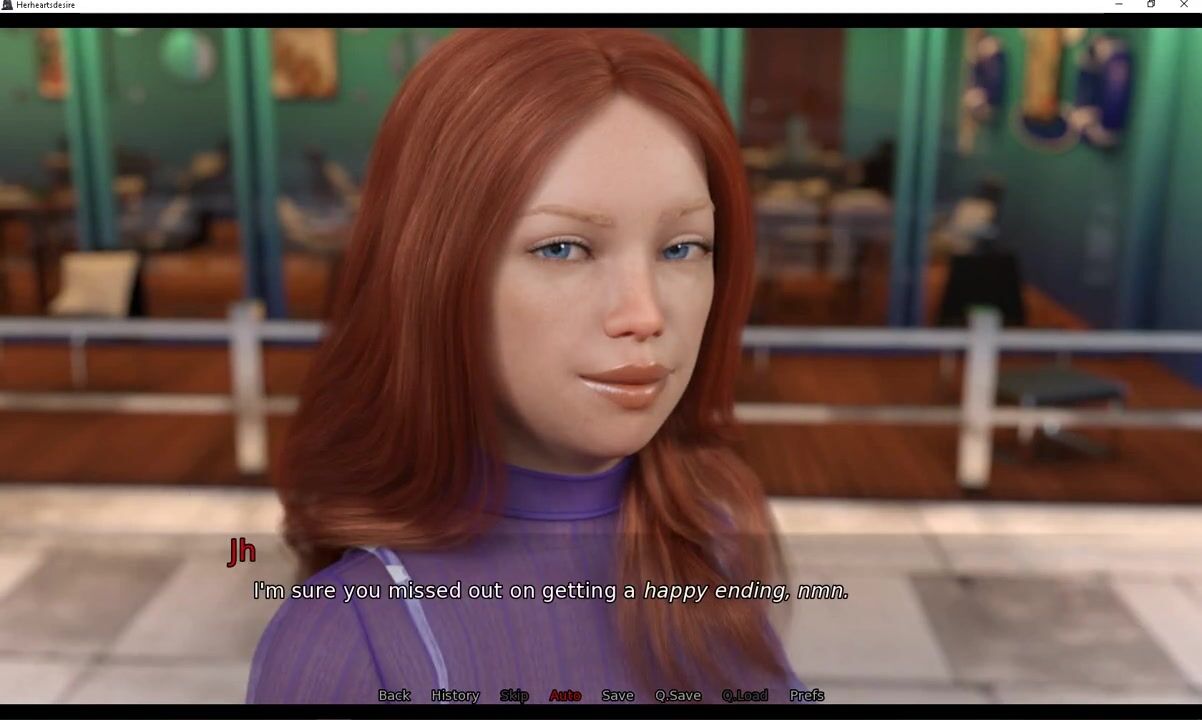
Task: Open the Prefs menu
Action: pyautogui.click(x=806, y=695)
